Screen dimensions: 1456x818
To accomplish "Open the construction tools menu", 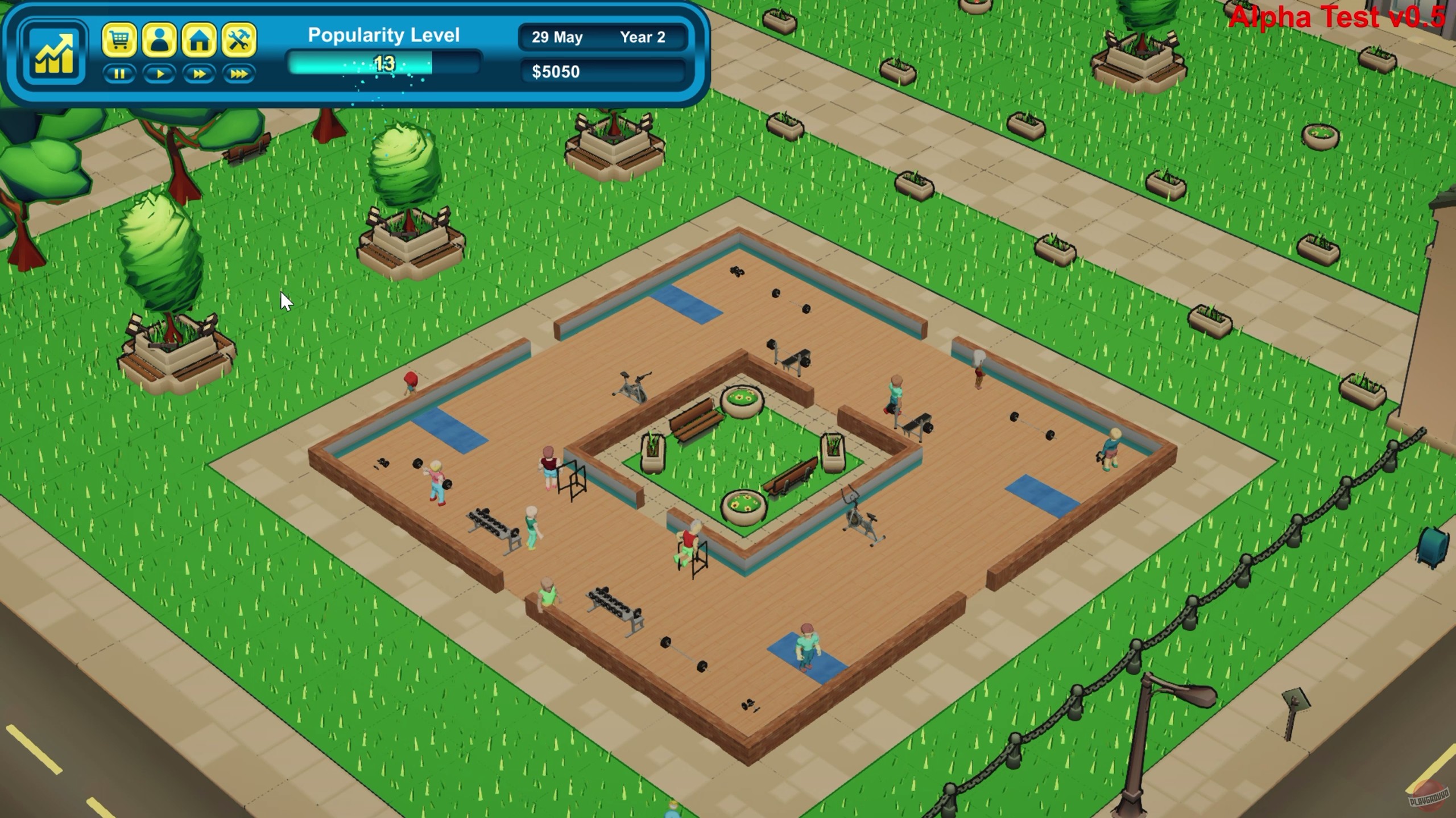I will coord(239,40).
